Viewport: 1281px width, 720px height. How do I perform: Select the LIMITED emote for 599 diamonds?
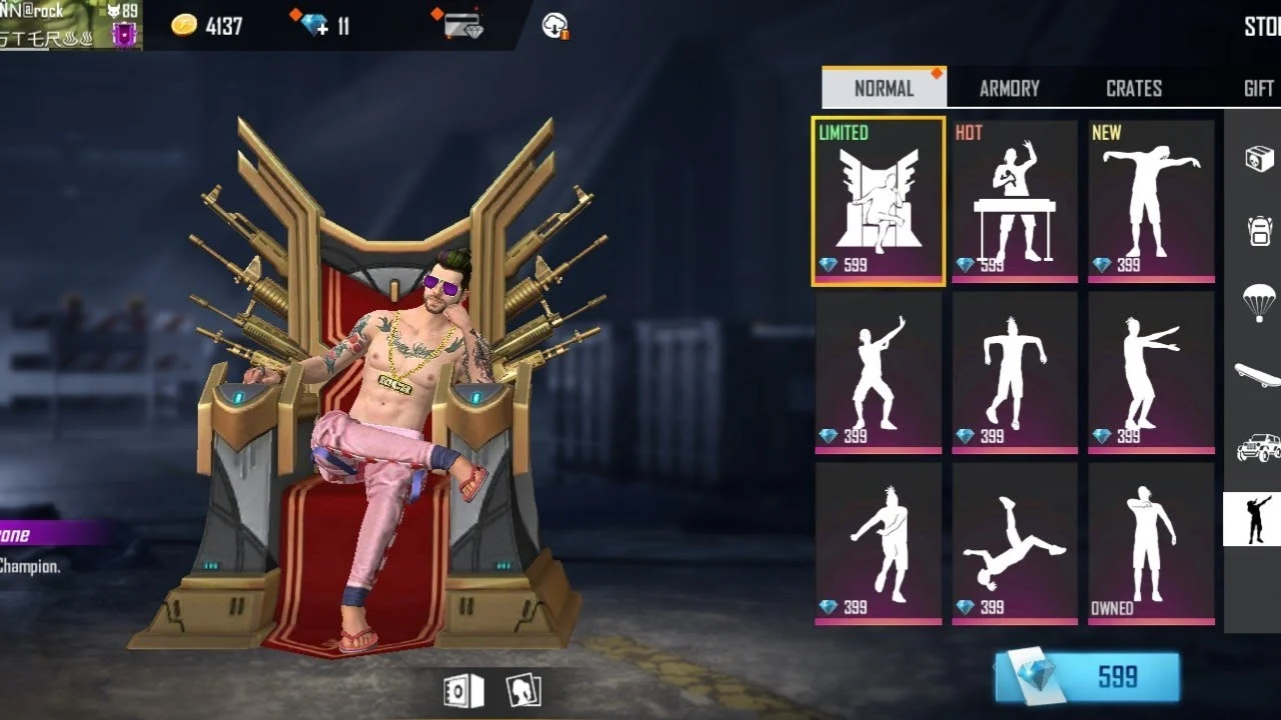878,200
